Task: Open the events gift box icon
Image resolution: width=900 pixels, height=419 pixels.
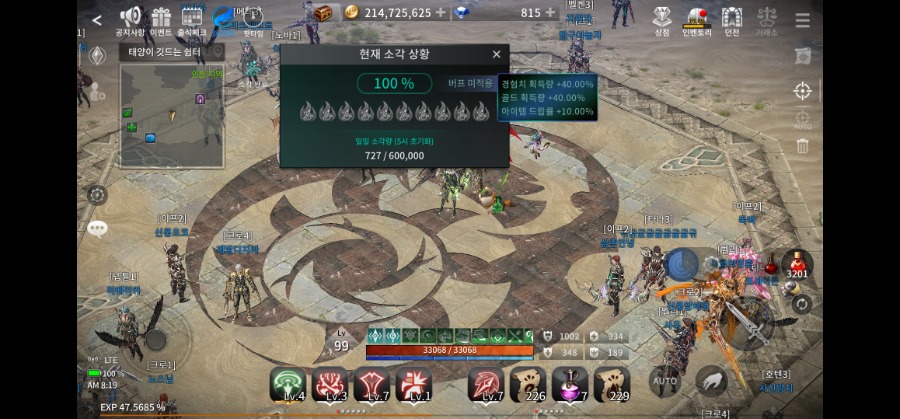Action: (x=161, y=19)
